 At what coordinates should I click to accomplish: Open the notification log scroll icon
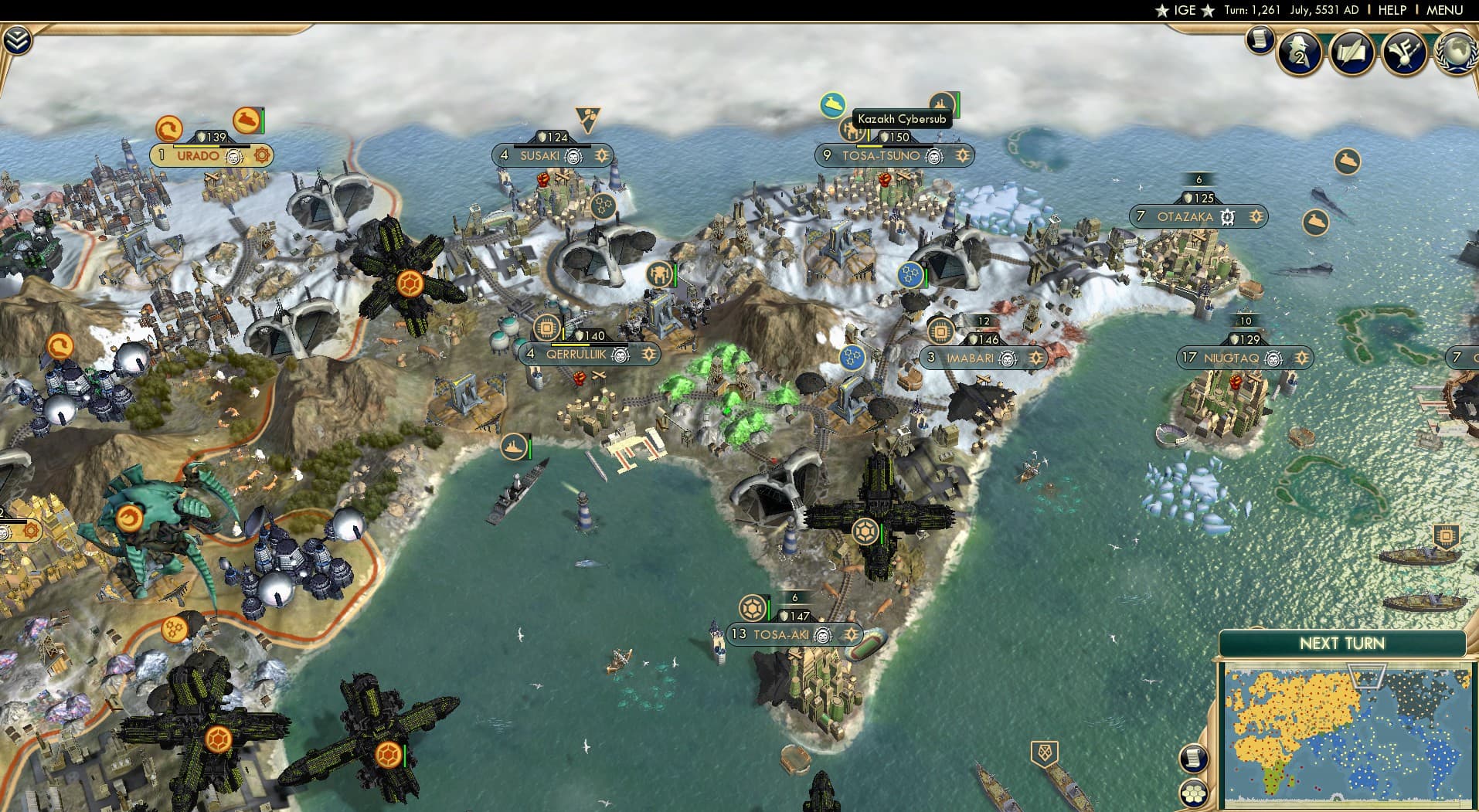coord(1260,40)
